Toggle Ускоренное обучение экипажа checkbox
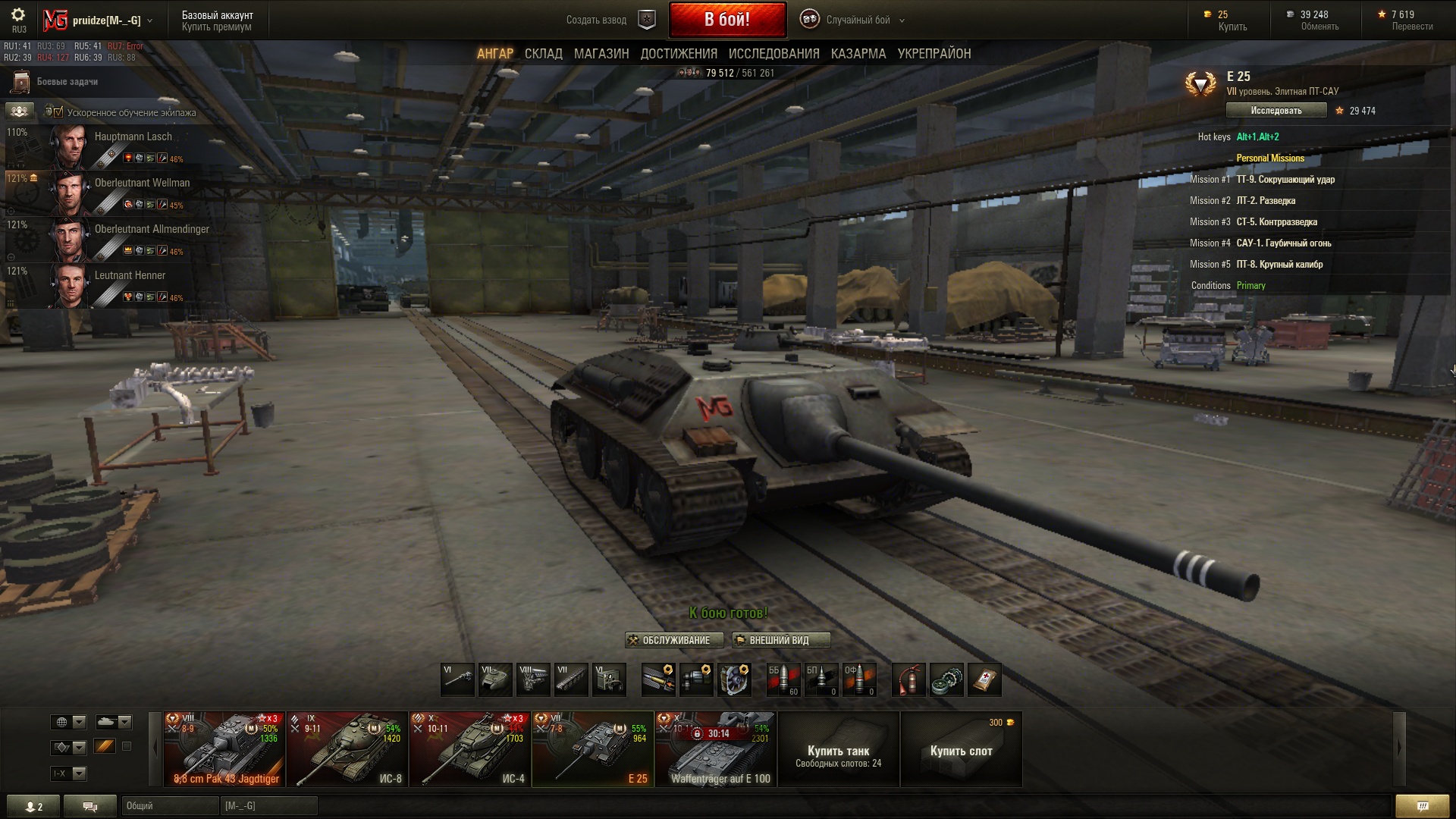 coord(58,112)
